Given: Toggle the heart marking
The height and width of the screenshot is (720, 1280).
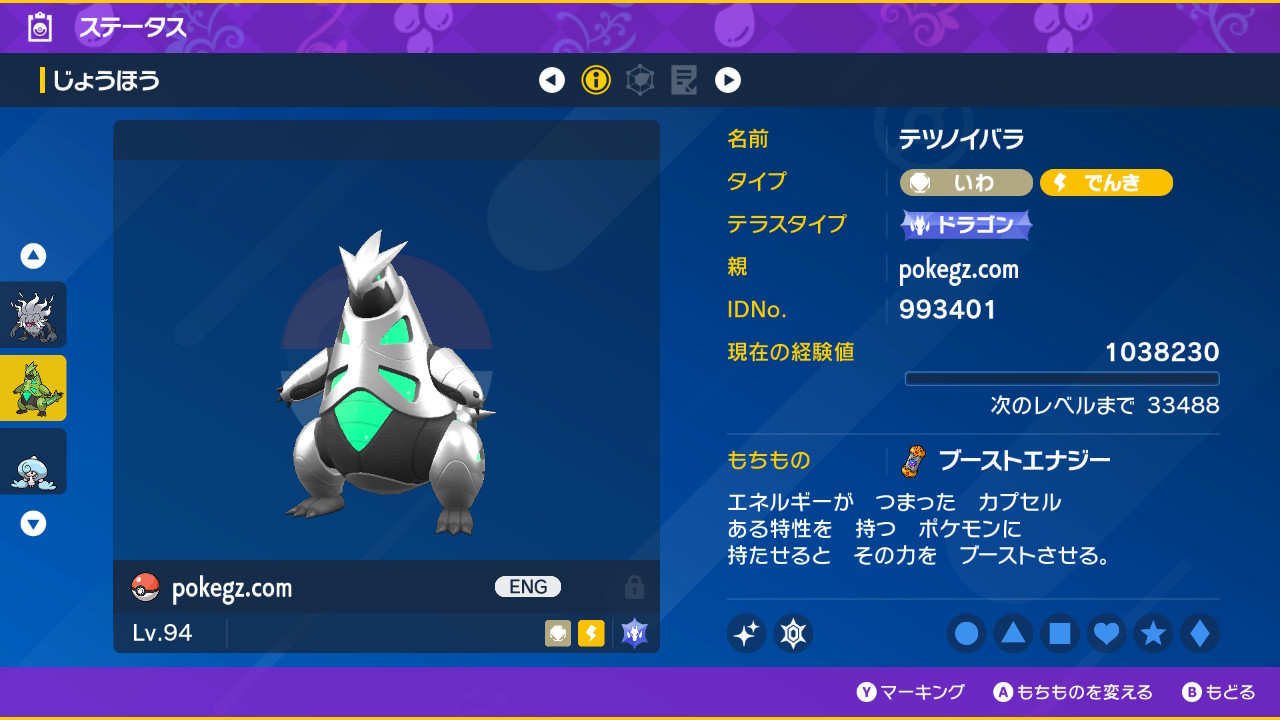Looking at the screenshot, I should pos(1106,635).
